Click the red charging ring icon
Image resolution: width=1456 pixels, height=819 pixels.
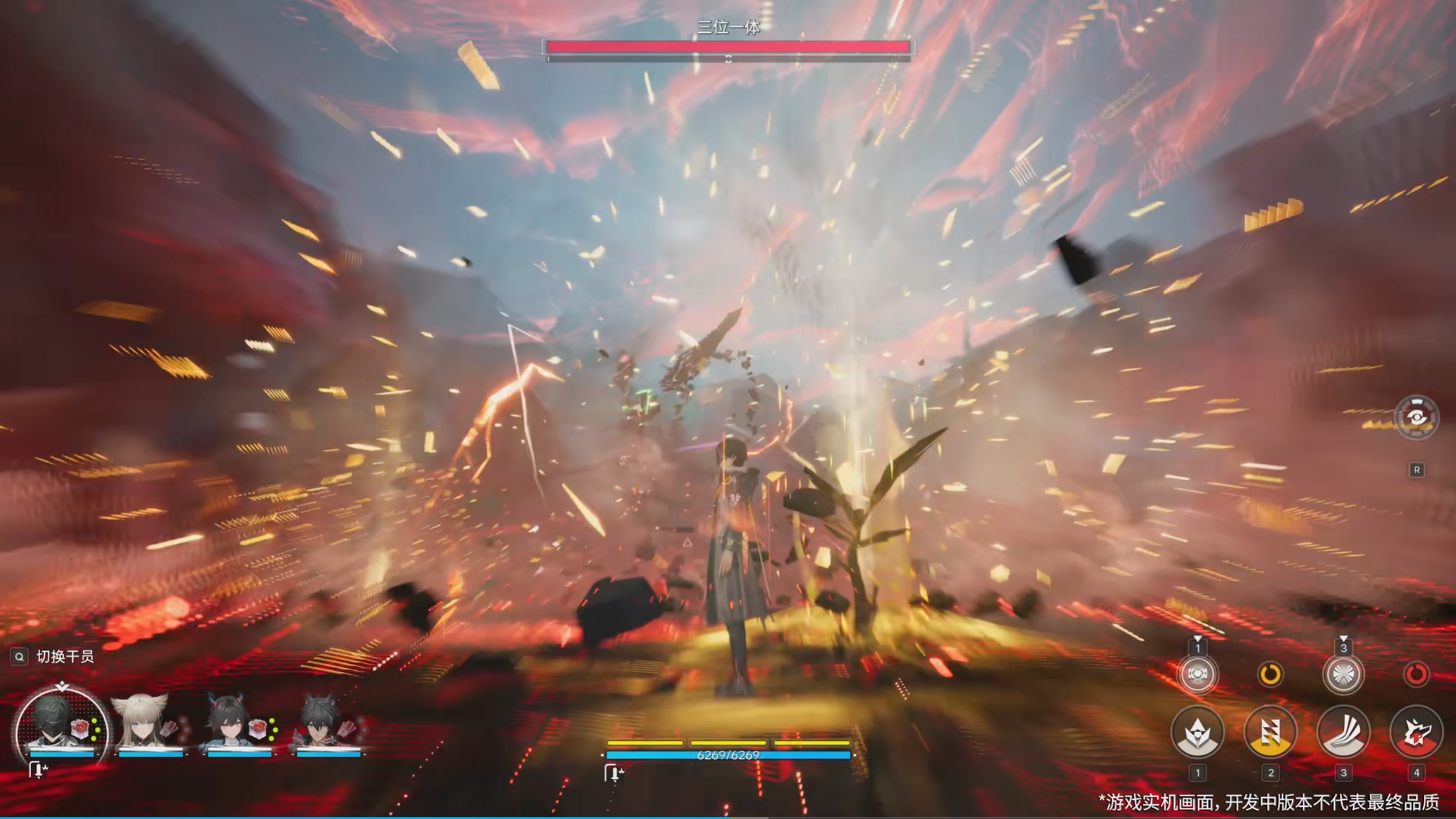1416,674
